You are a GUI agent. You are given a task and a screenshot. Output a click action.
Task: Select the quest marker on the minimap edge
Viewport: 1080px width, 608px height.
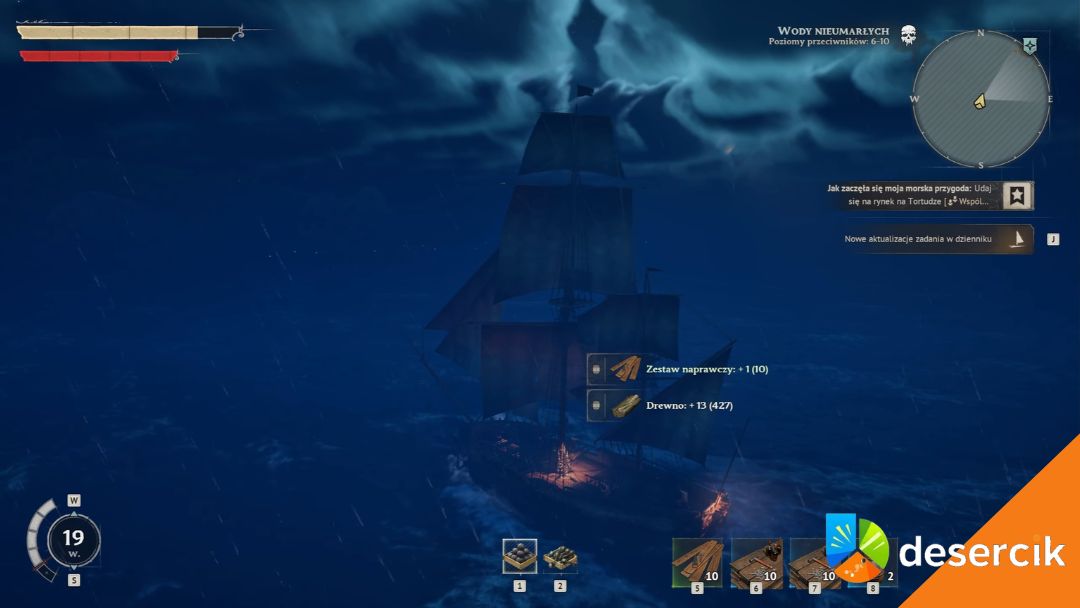coord(1029,46)
